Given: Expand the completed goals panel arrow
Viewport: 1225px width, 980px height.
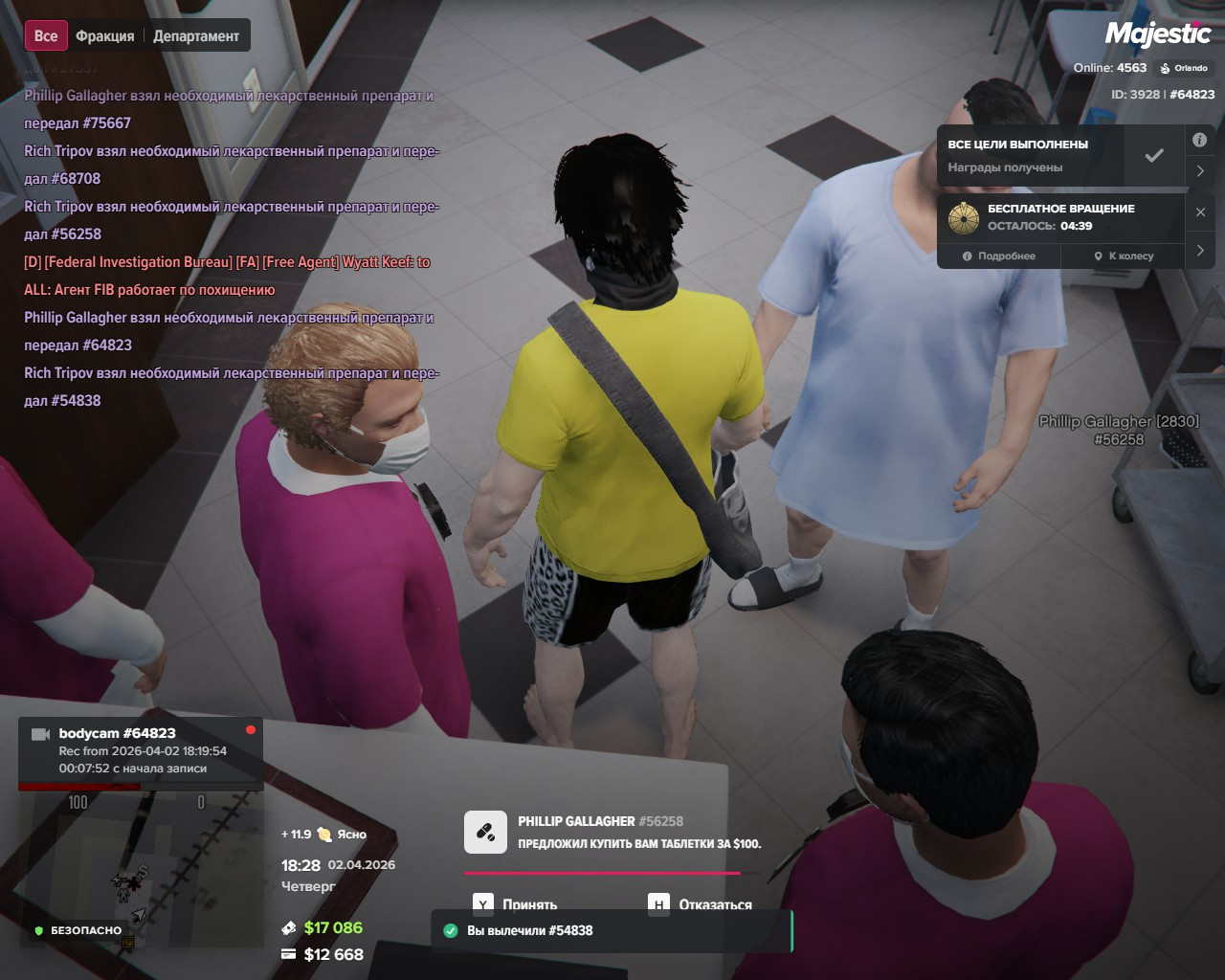Looking at the screenshot, I should (x=1200, y=171).
